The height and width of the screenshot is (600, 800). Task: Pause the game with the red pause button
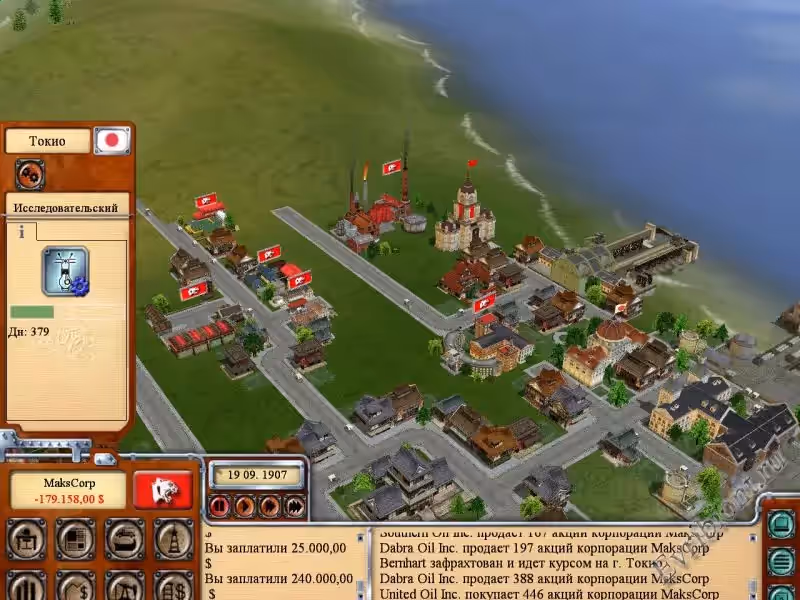pos(220,506)
